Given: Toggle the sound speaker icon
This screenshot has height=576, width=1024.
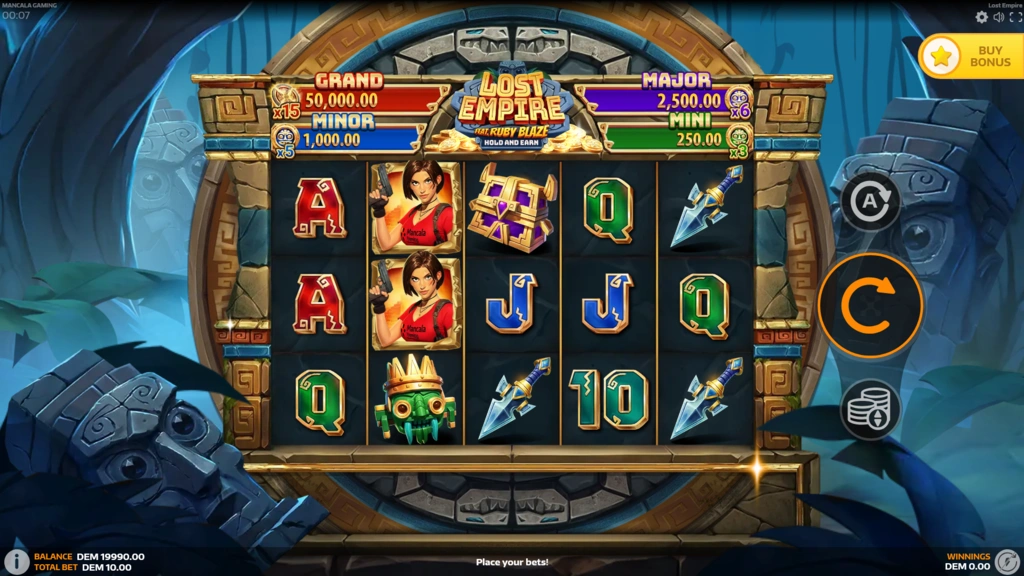Looking at the screenshot, I should click(x=998, y=17).
